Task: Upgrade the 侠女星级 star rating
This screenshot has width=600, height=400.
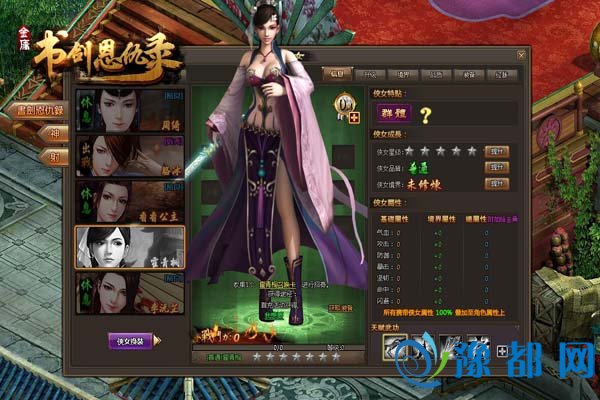Action: (494, 151)
